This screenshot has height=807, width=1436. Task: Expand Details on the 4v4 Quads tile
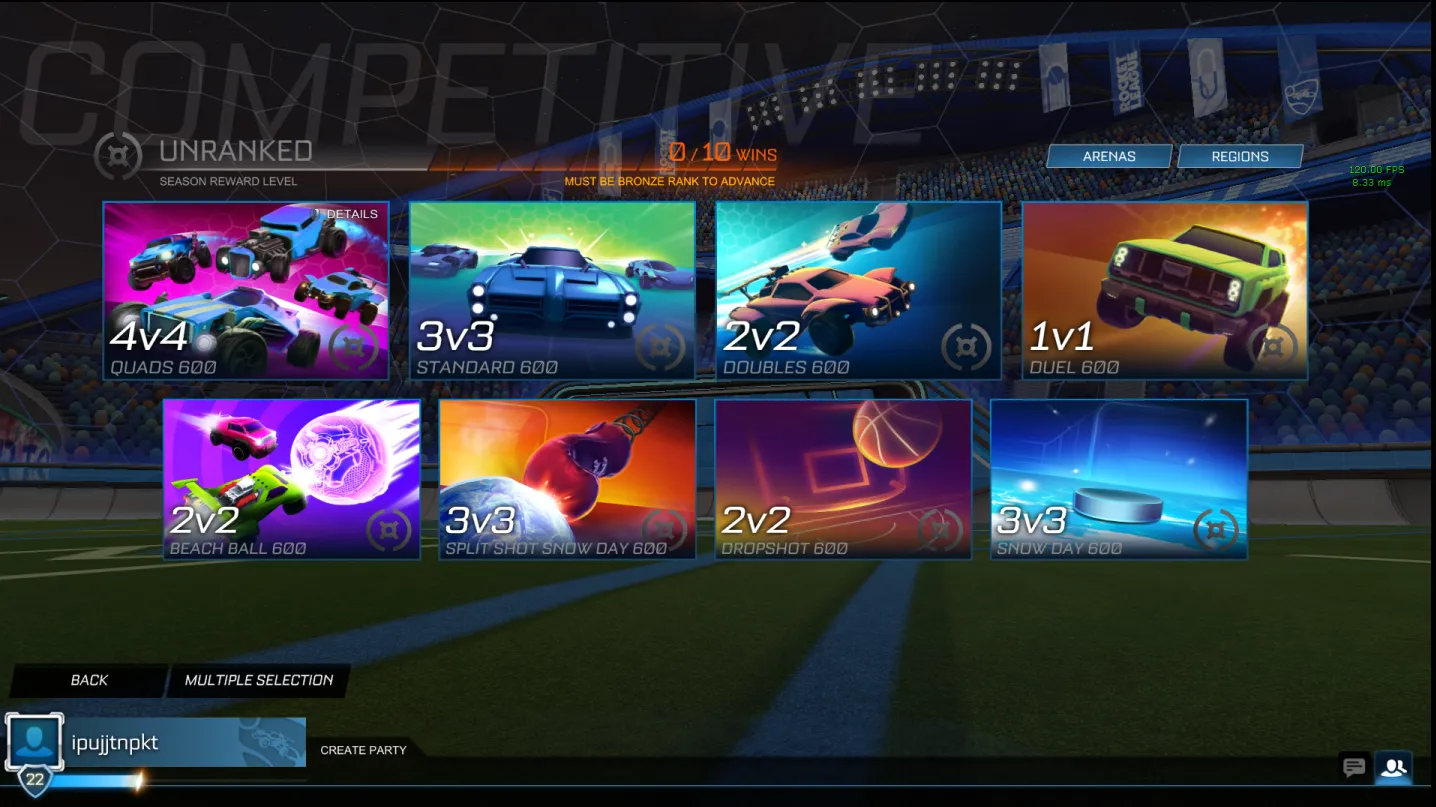tap(351, 213)
